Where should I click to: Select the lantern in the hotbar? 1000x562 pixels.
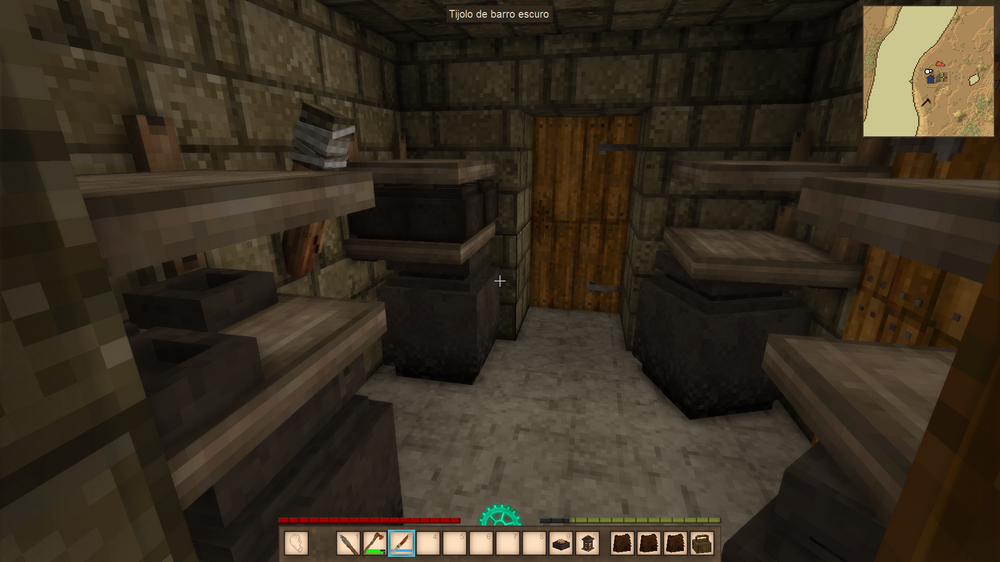[589, 544]
